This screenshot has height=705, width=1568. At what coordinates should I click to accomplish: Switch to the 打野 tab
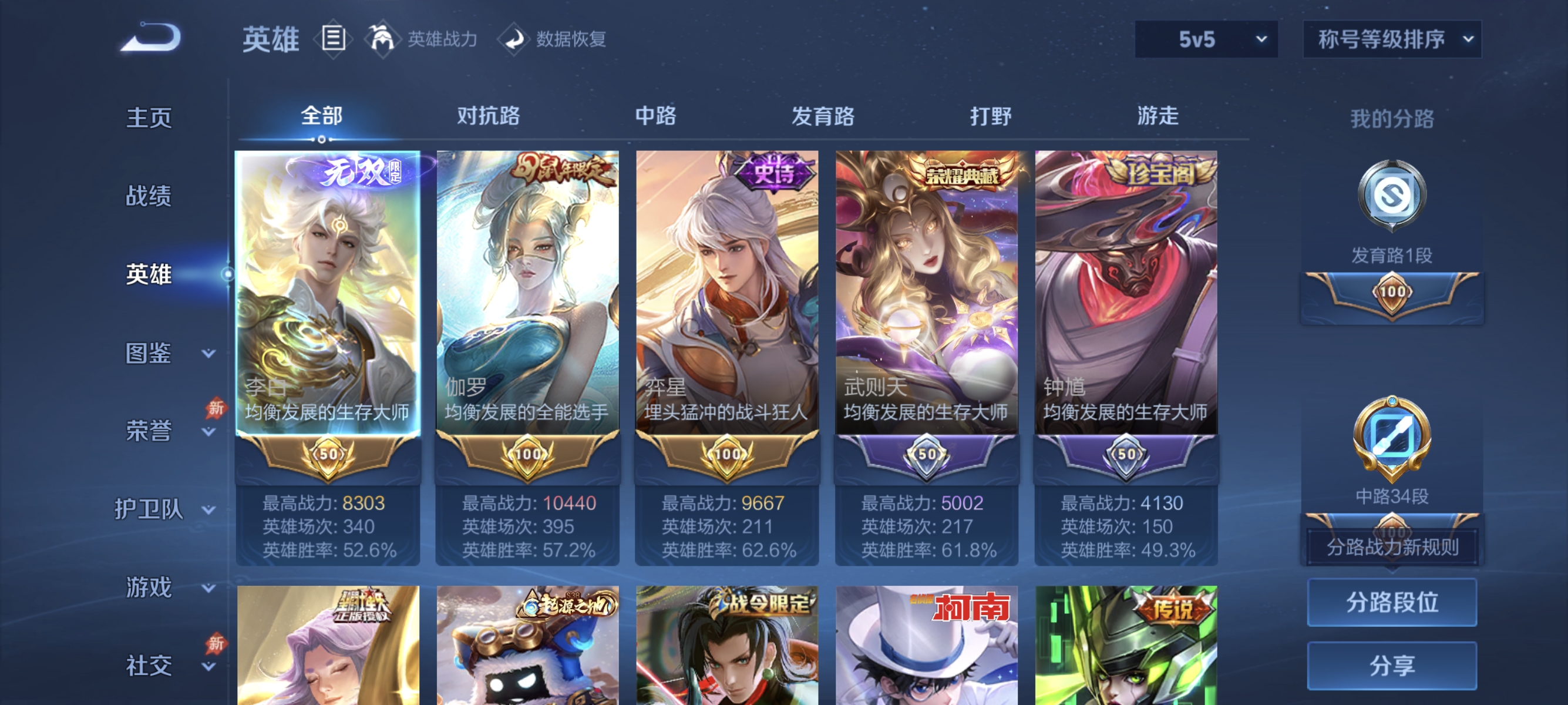[x=992, y=117]
